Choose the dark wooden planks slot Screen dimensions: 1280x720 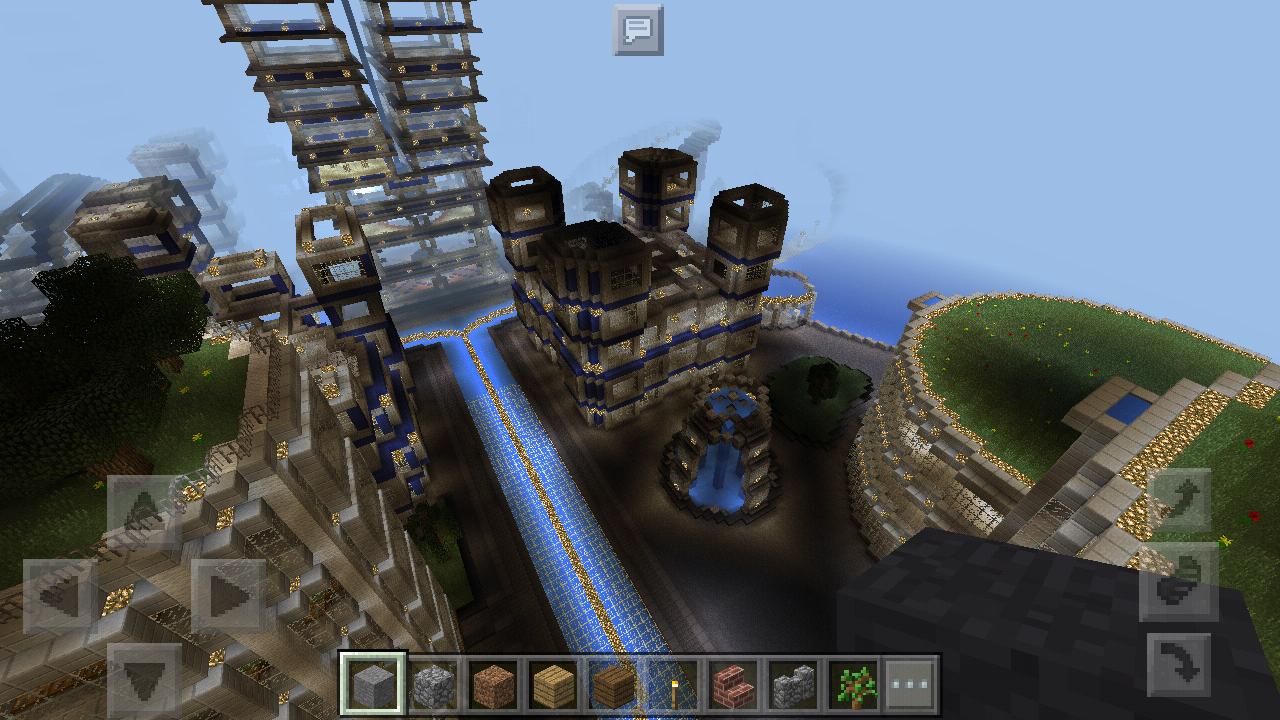pos(613,685)
